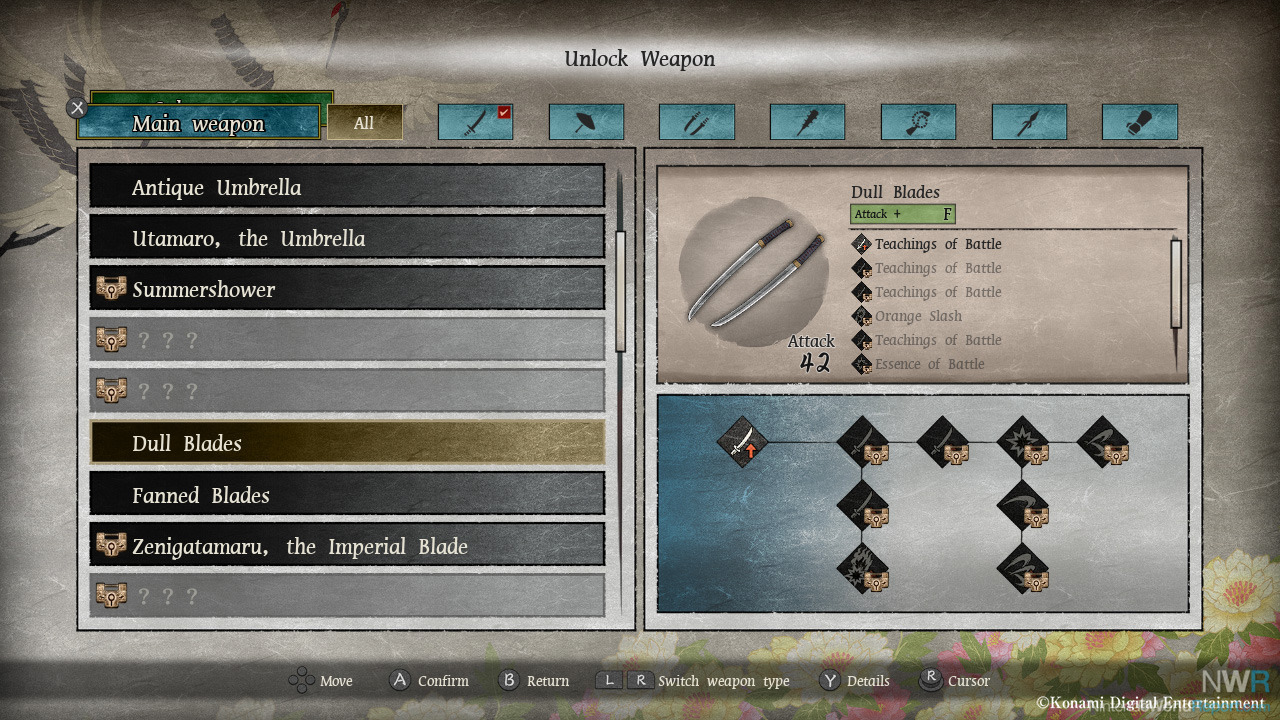Select the spiked club weapon tab

(x=807, y=123)
